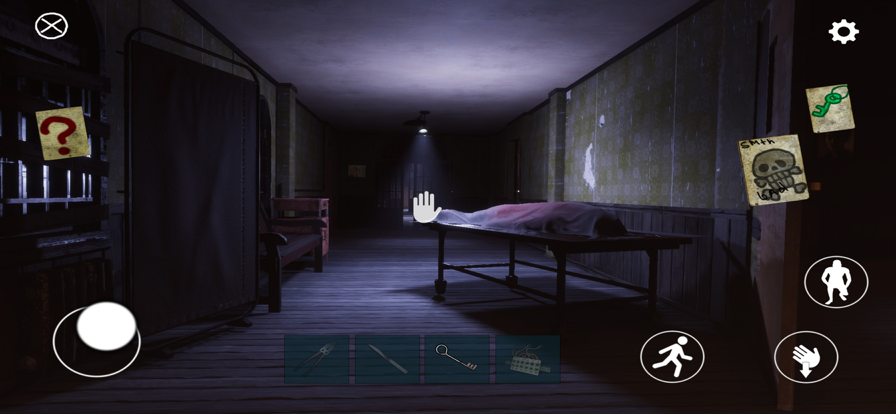The image size is (896, 414).
Task: Open the settings gear menu
Action: point(843,32)
